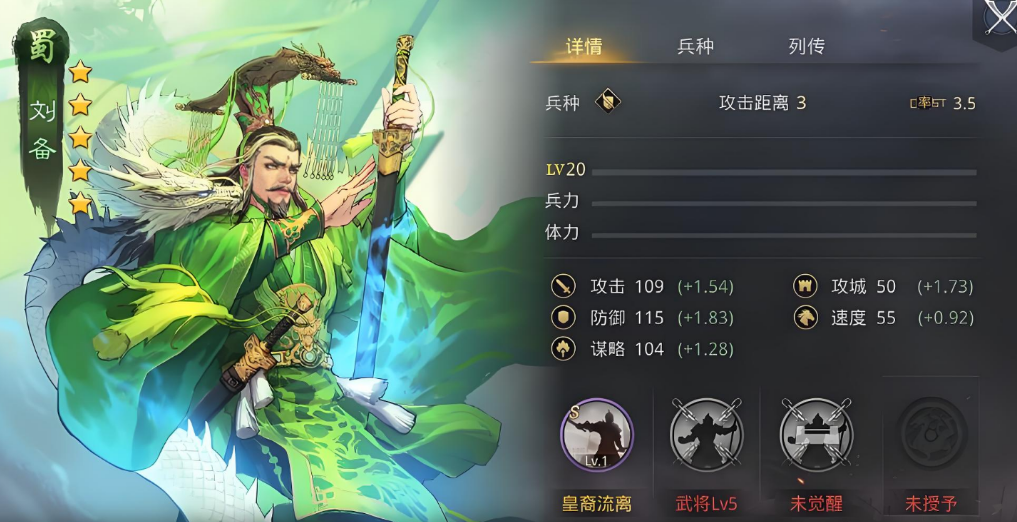Switch to the 详情 tab
1017x522 pixels.
(584, 47)
